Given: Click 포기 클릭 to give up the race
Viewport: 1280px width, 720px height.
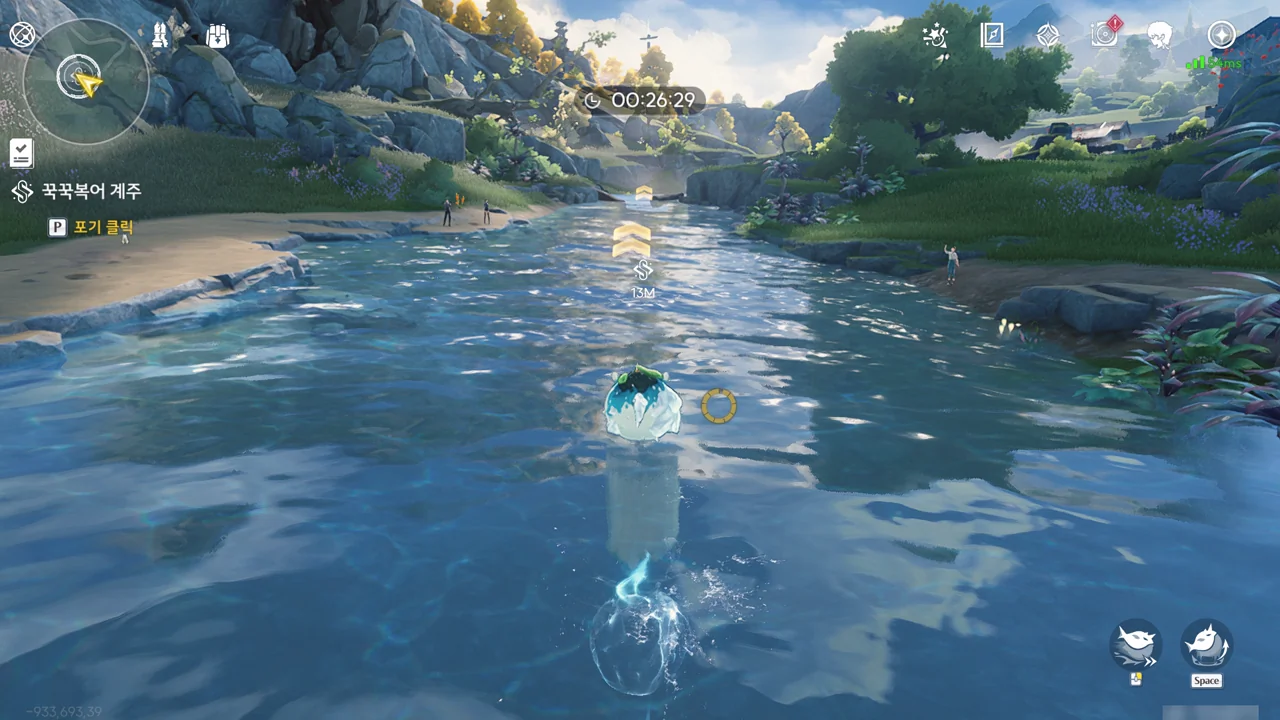Looking at the screenshot, I should tap(102, 227).
